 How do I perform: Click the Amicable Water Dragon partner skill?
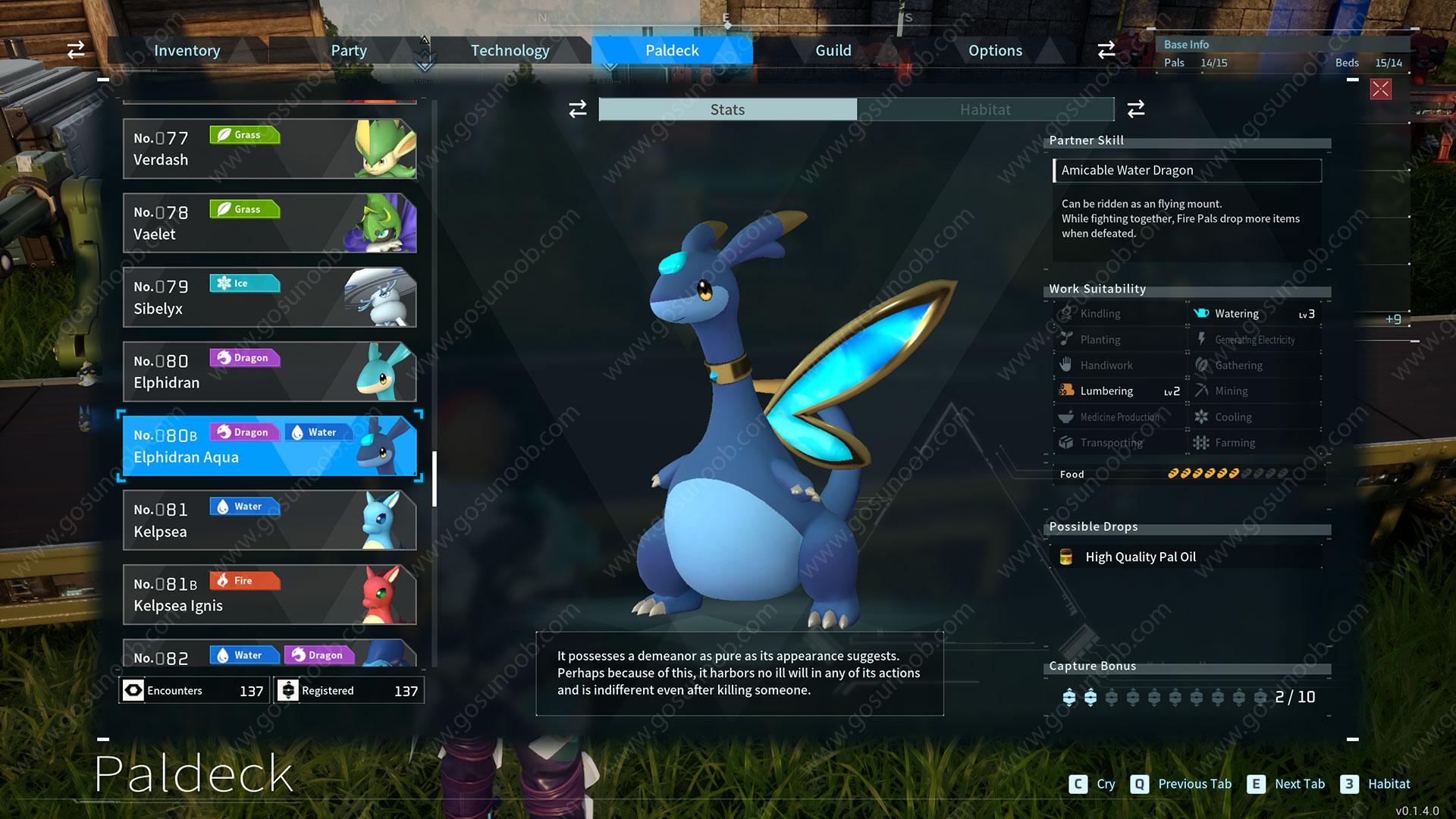1187,171
